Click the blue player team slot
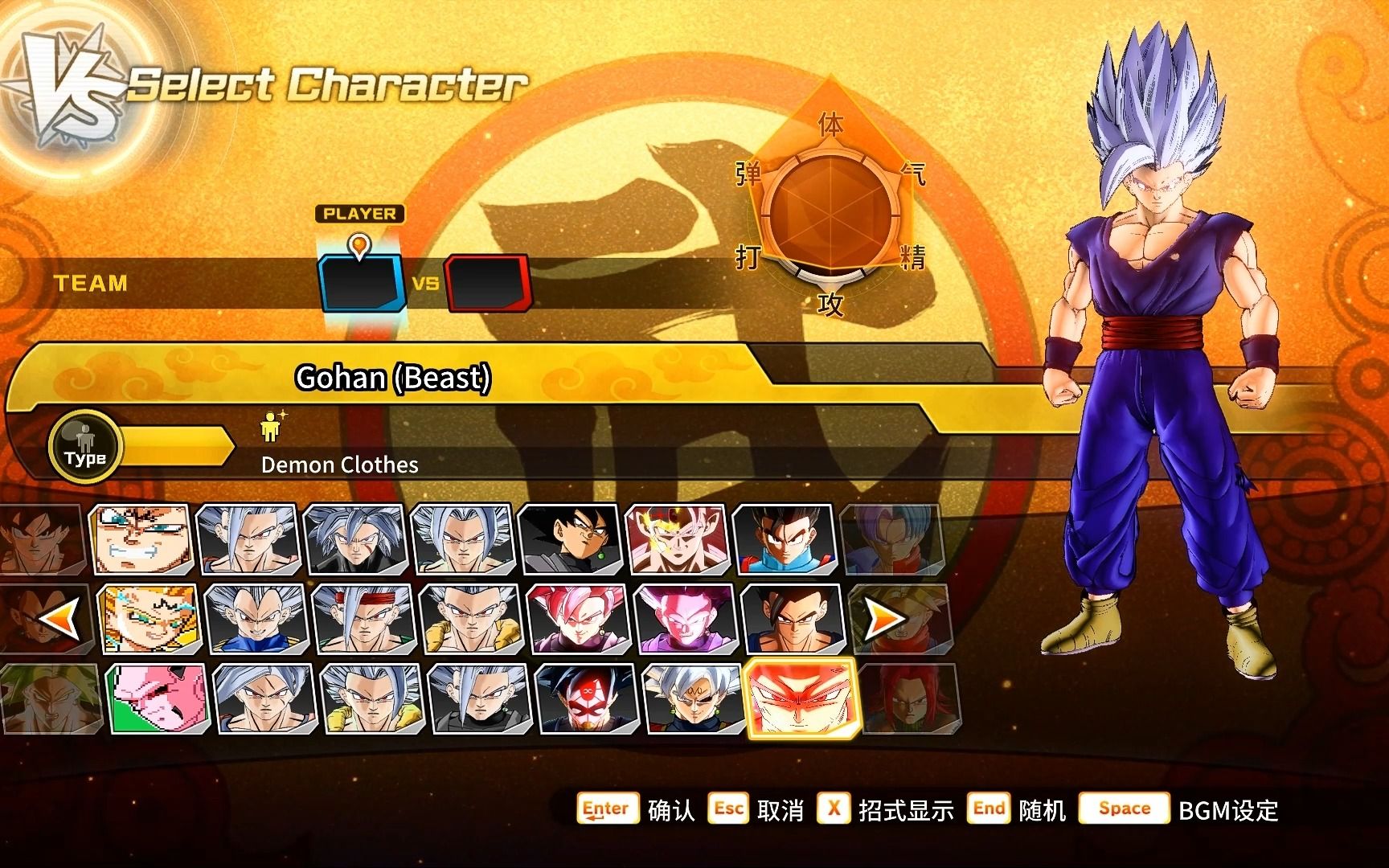 pos(362,283)
